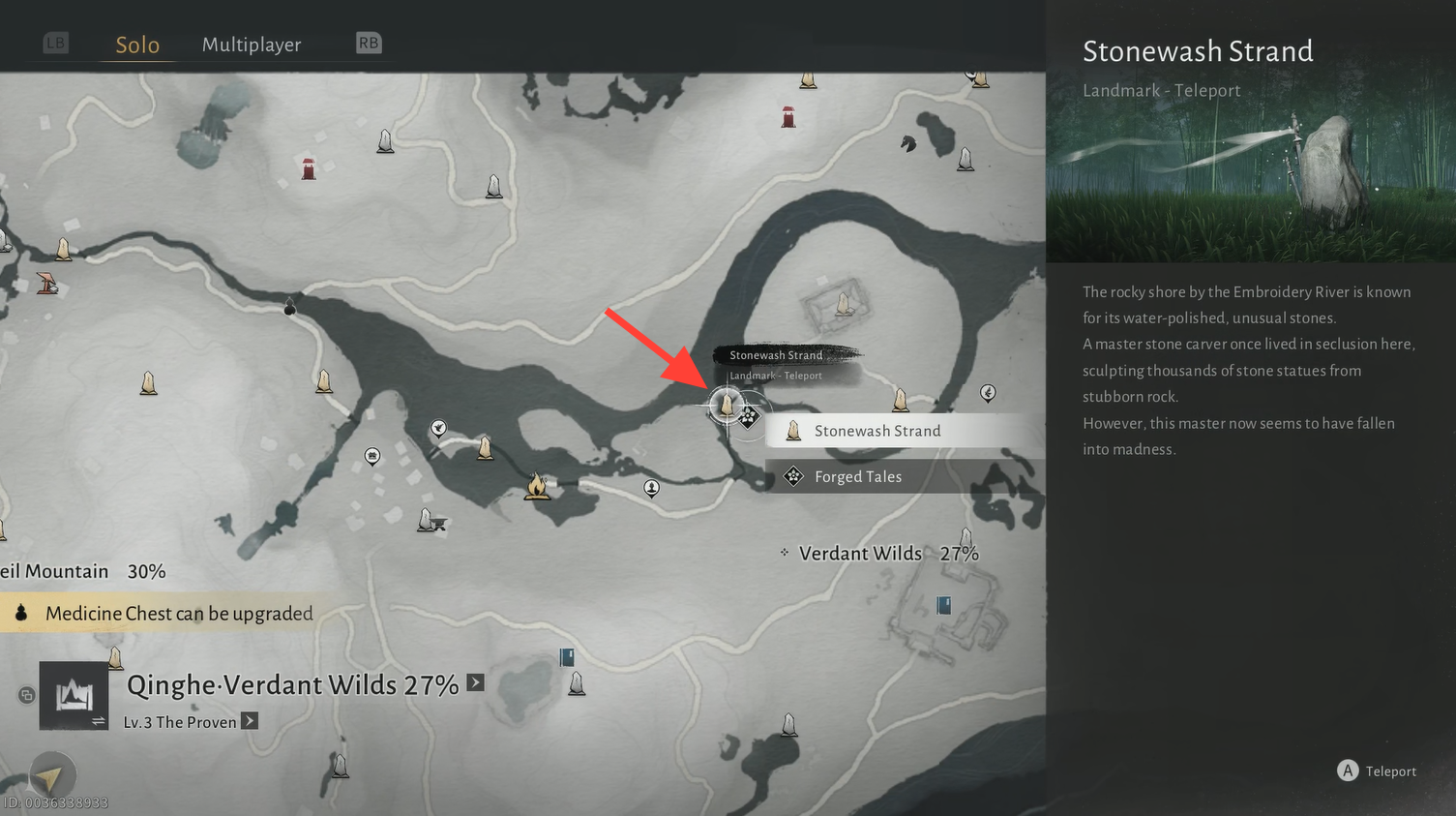Select the Verdant Wilds 27% area label
1456x816 pixels.
pyautogui.click(x=888, y=554)
